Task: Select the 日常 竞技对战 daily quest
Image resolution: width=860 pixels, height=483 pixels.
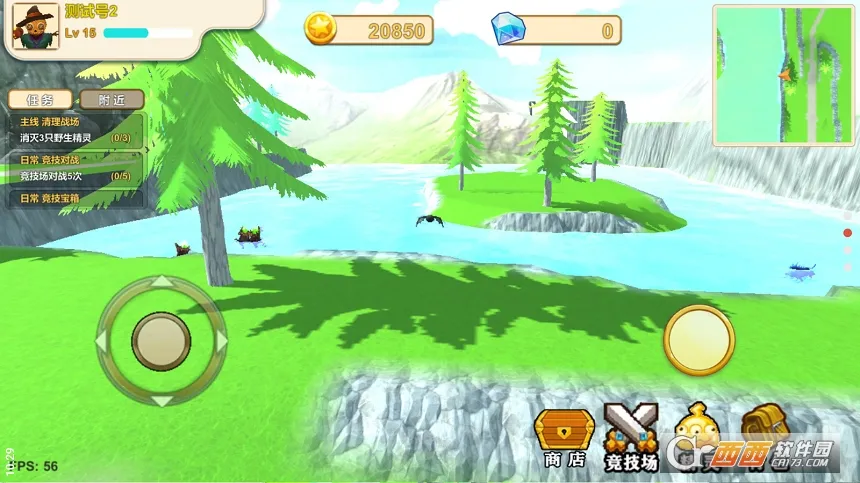Action: [75, 168]
